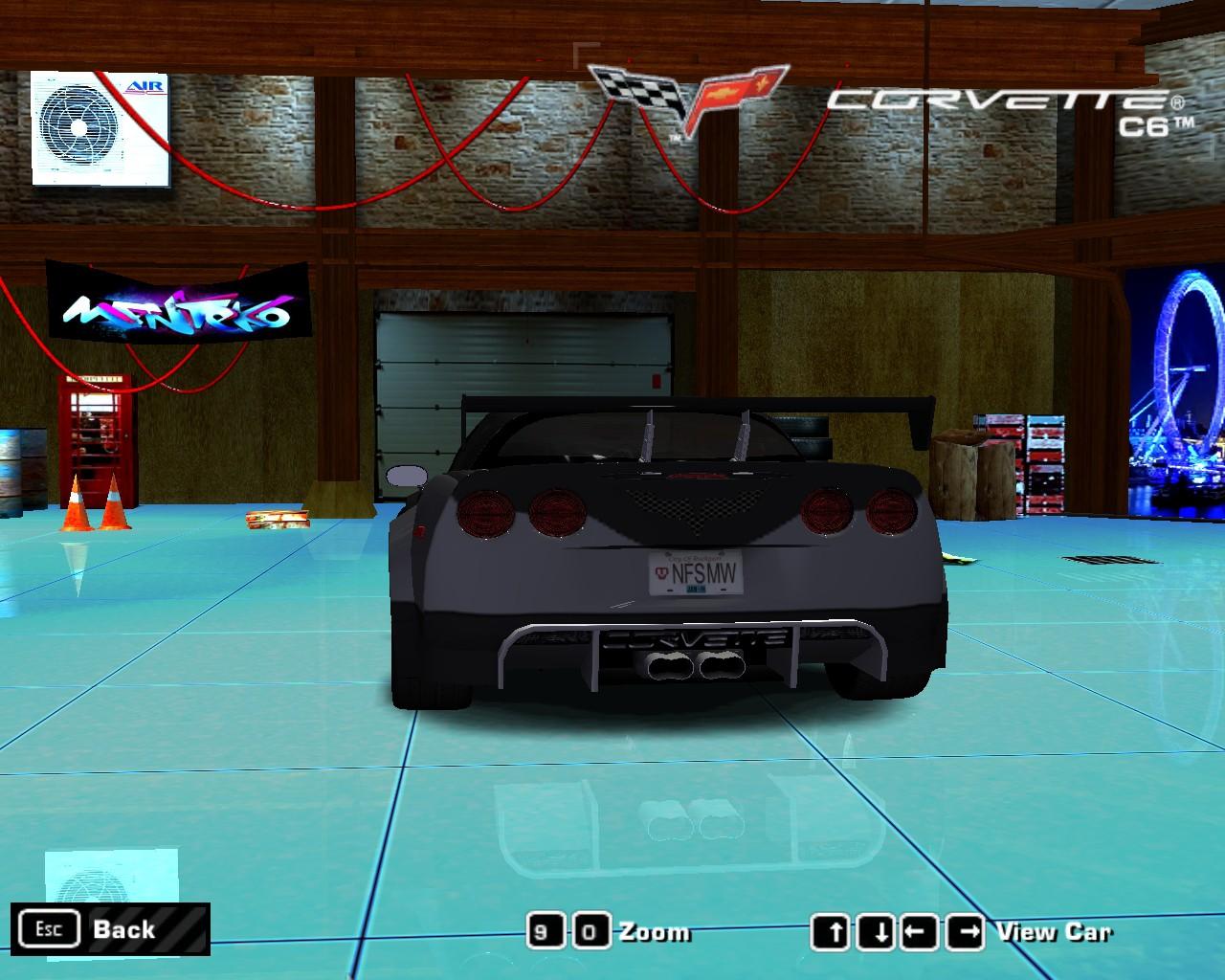Select the Back button
1225x980 pixels.
[122, 928]
